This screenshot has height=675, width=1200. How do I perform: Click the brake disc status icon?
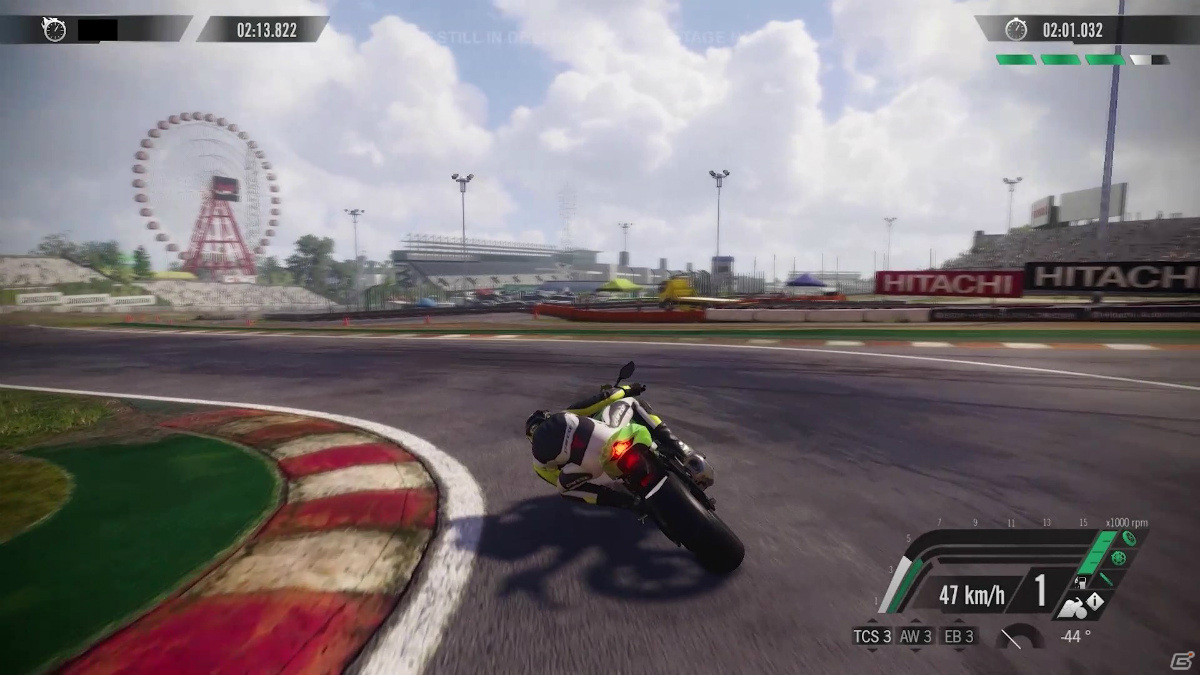(x=1117, y=559)
